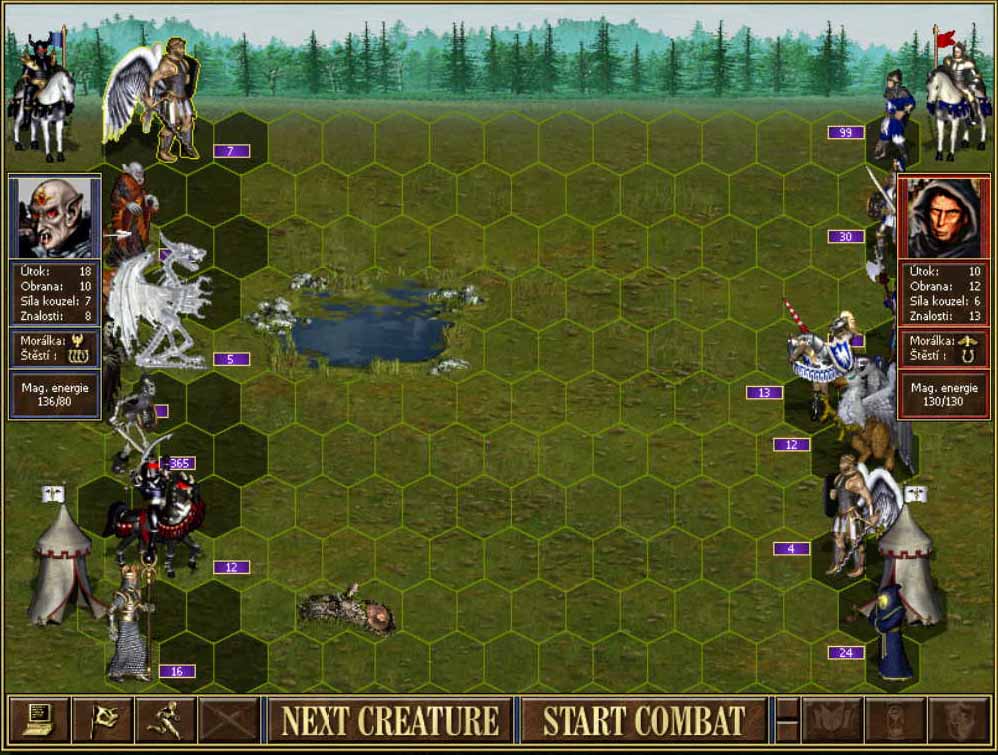Viewport: 998px width, 755px height.
Task: Start combat with the Start Combat button
Action: (x=644, y=720)
